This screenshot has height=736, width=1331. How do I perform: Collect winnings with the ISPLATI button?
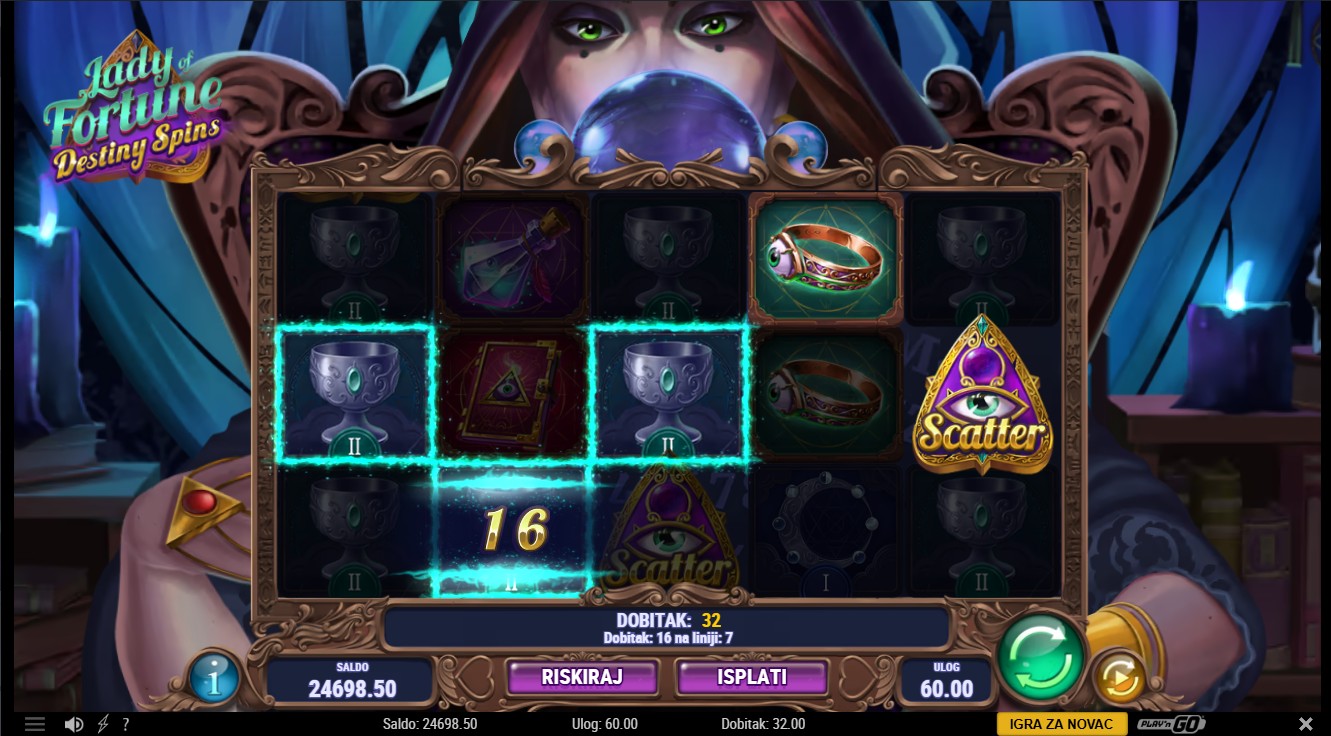point(752,677)
